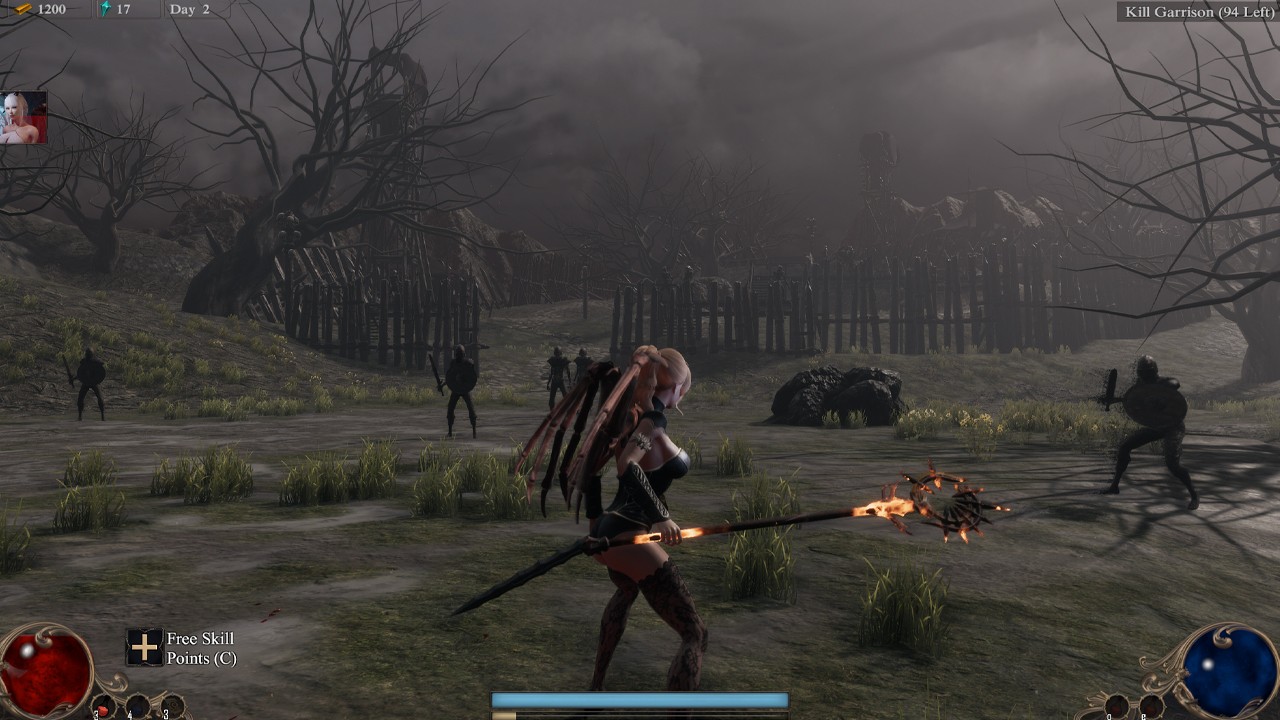The image size is (1280, 720).
Task: Open the Free Skill Points plus button
Action: pyautogui.click(x=144, y=647)
